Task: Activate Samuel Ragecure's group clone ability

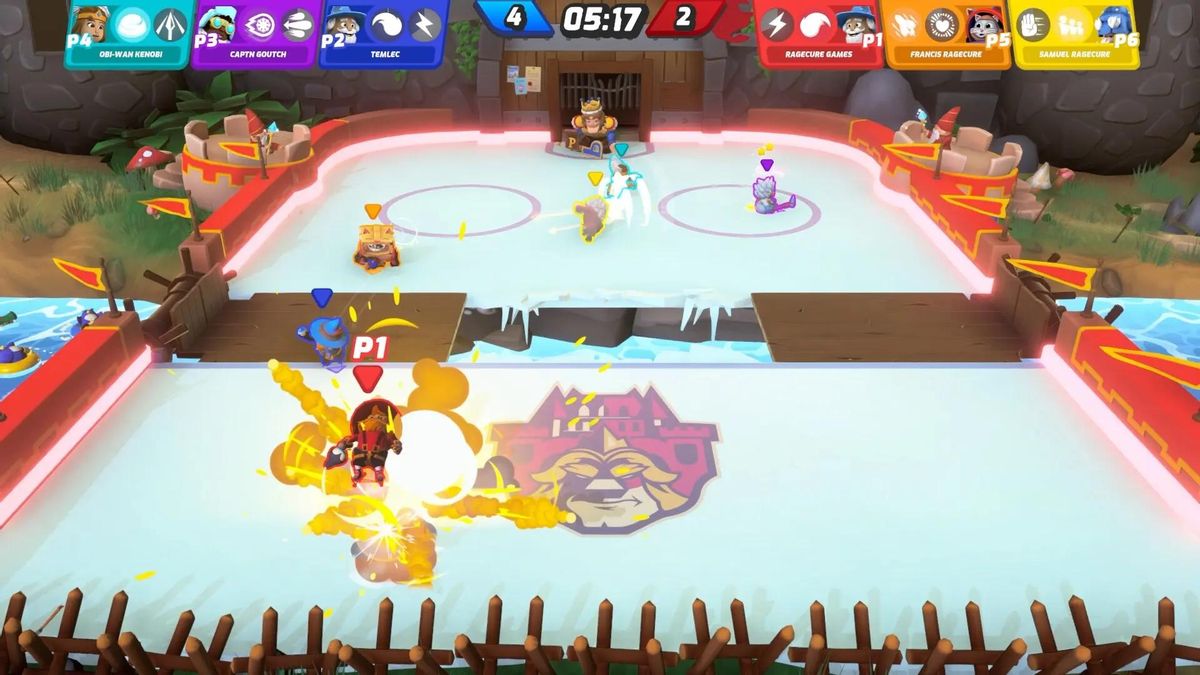Action: (x=1071, y=24)
